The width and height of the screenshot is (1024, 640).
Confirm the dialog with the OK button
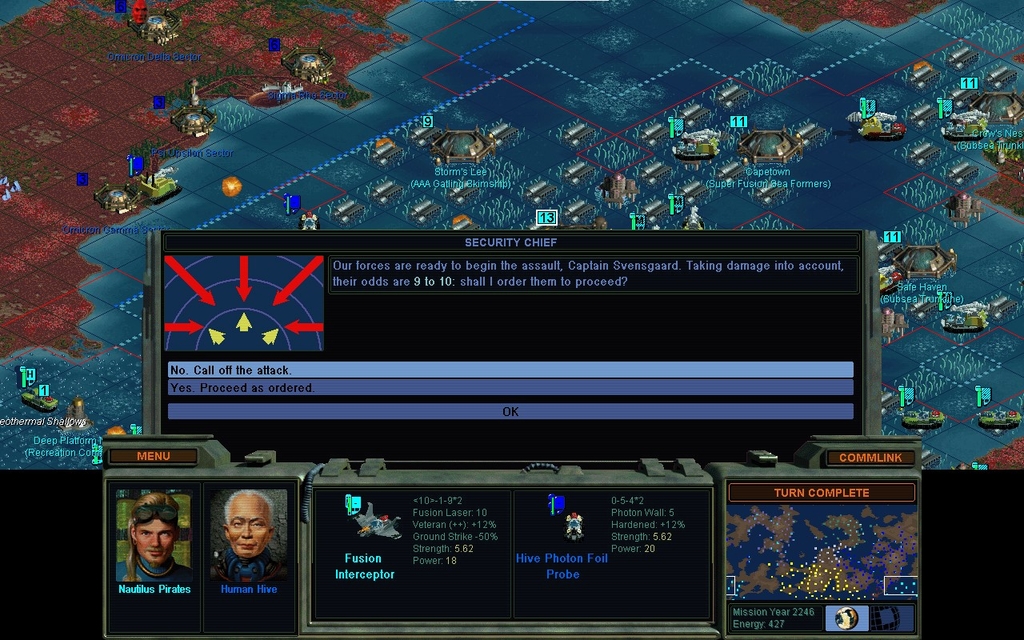(x=510, y=411)
